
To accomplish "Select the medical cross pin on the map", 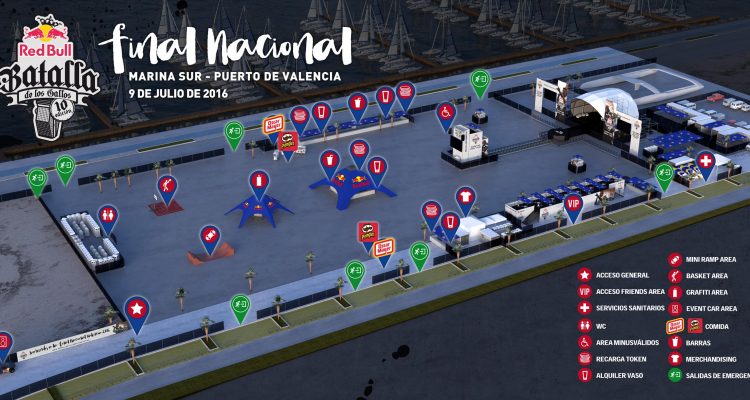I will 706,161.
